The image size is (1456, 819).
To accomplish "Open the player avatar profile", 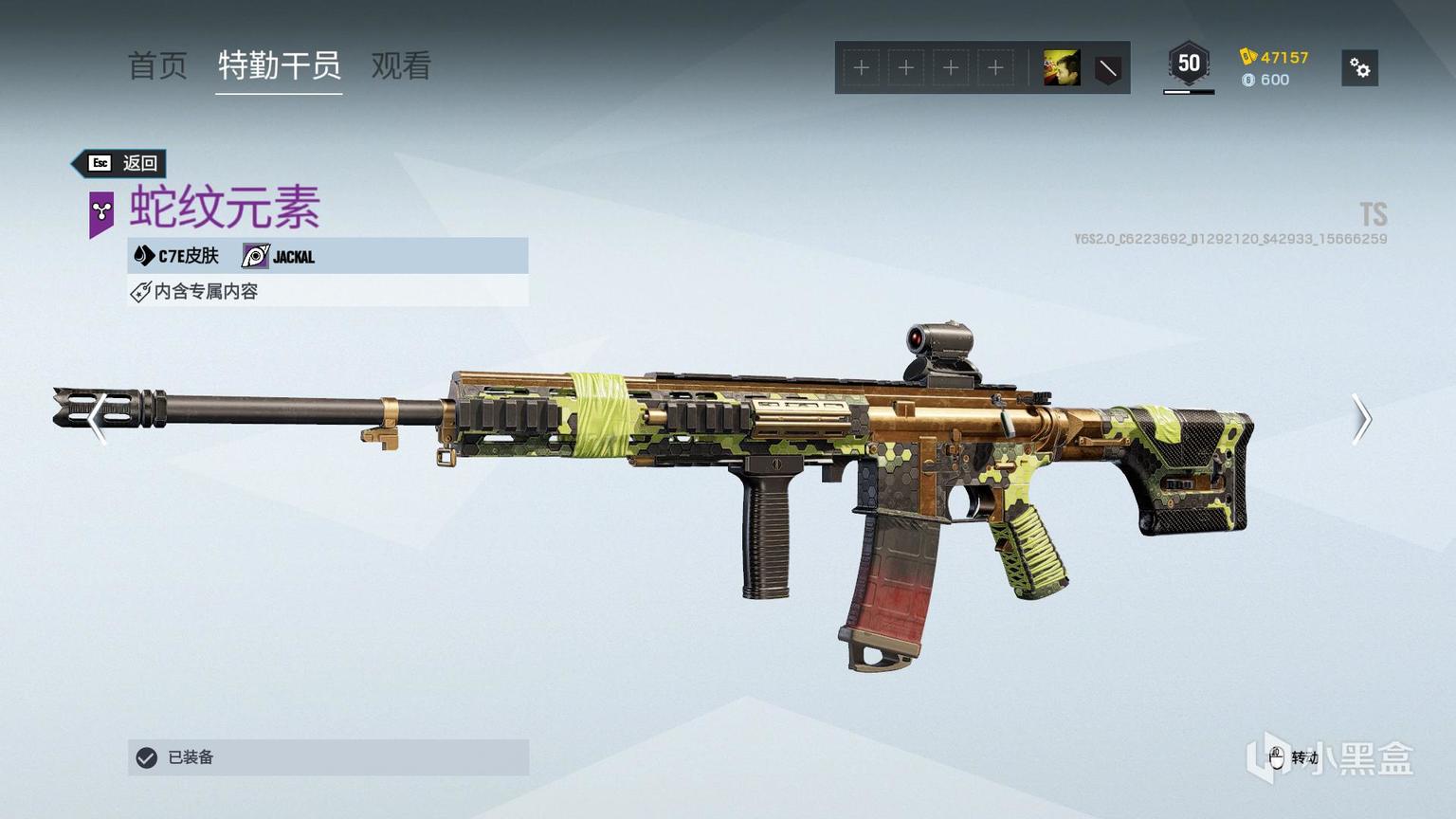I will pos(1061,68).
